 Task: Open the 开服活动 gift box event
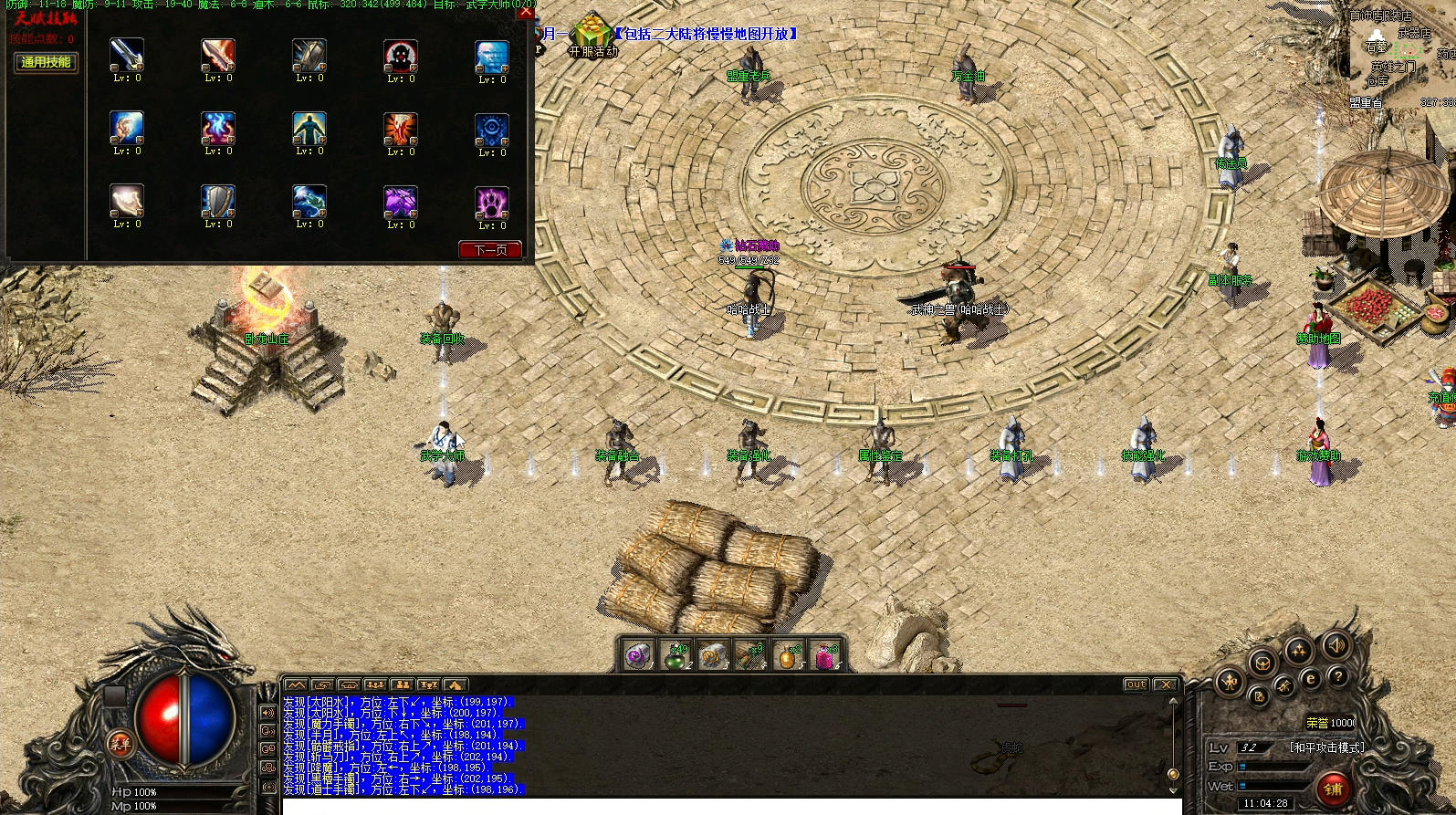click(x=592, y=32)
